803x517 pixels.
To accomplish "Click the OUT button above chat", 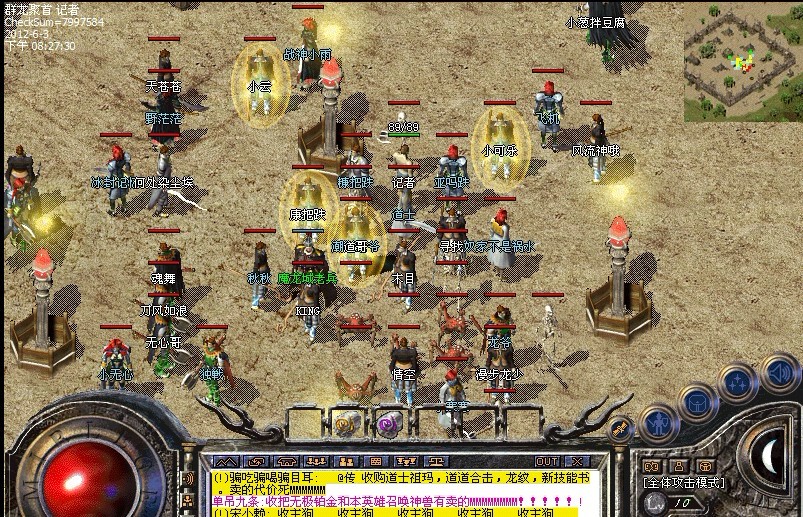I will [547, 461].
